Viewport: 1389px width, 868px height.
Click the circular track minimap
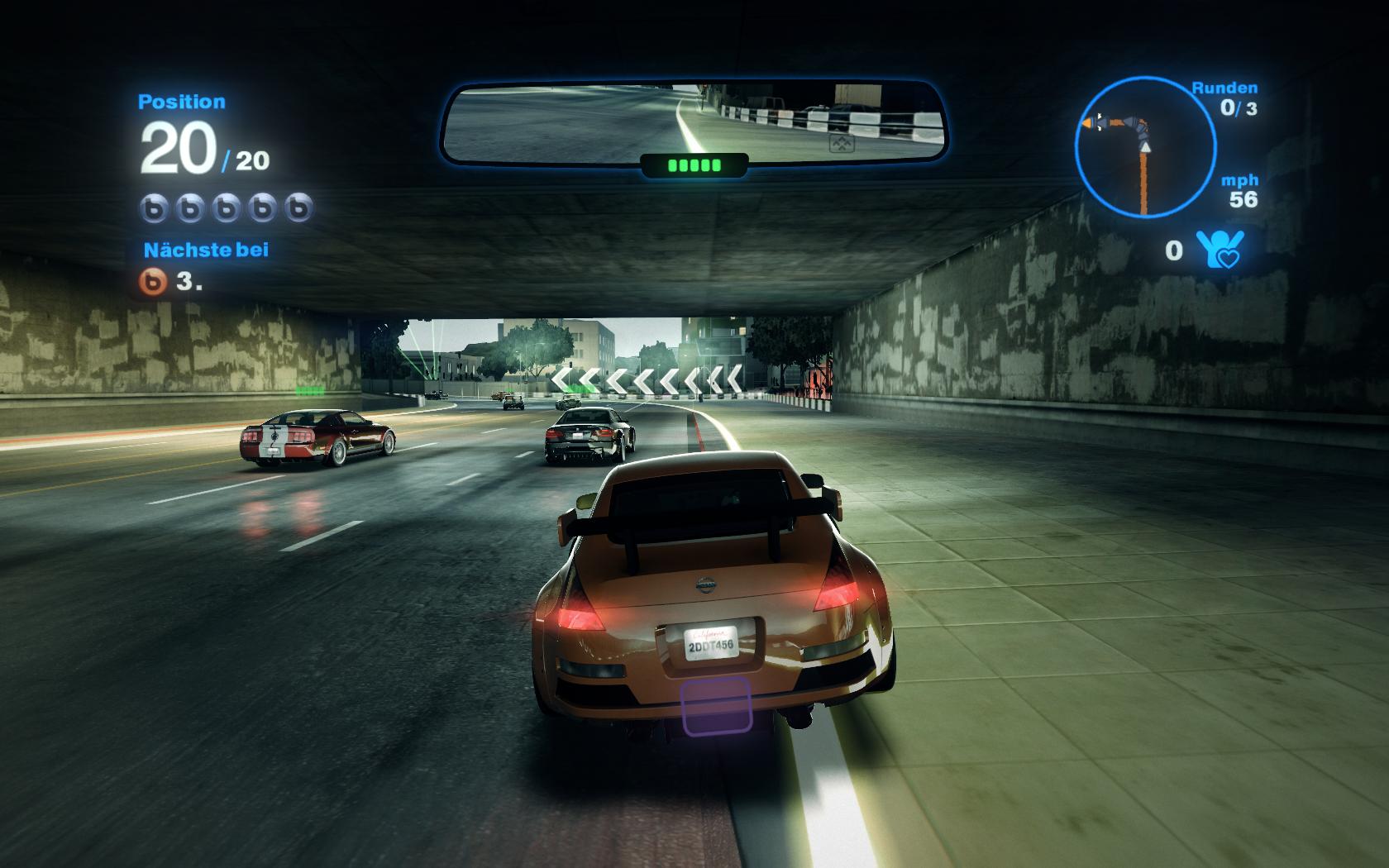click(x=1145, y=147)
